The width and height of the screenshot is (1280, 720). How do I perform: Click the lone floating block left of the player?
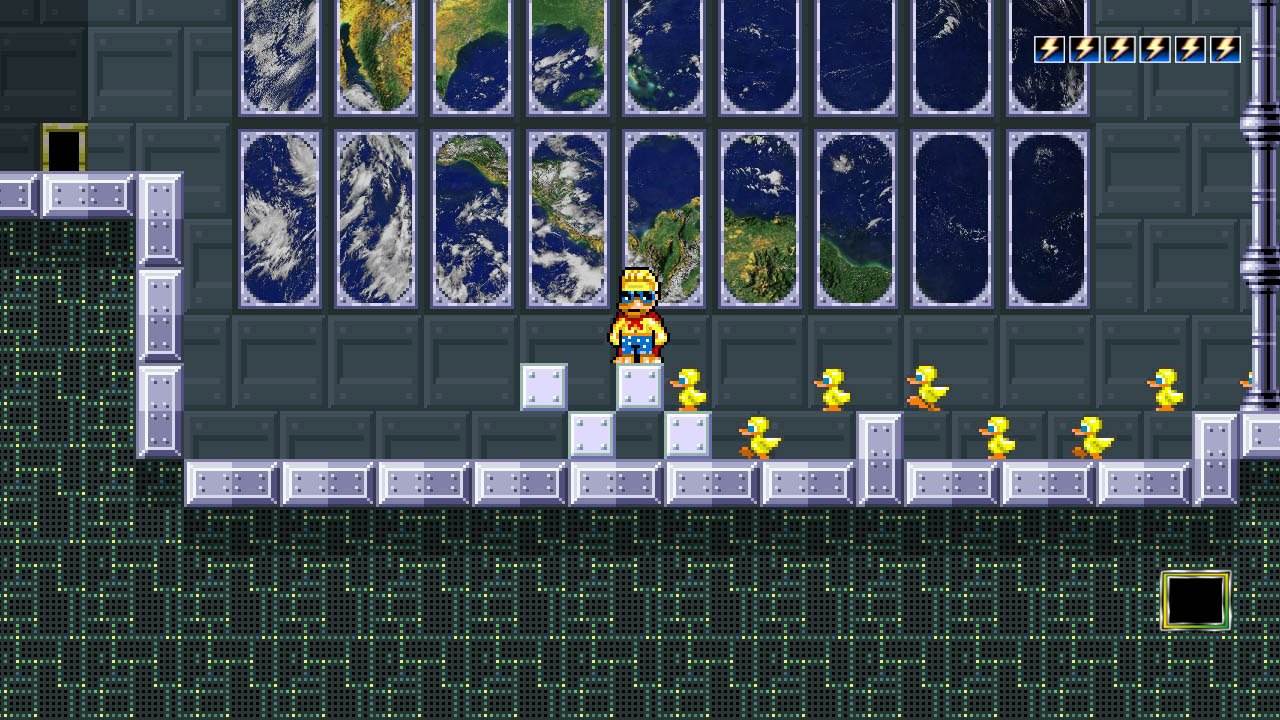(x=545, y=385)
